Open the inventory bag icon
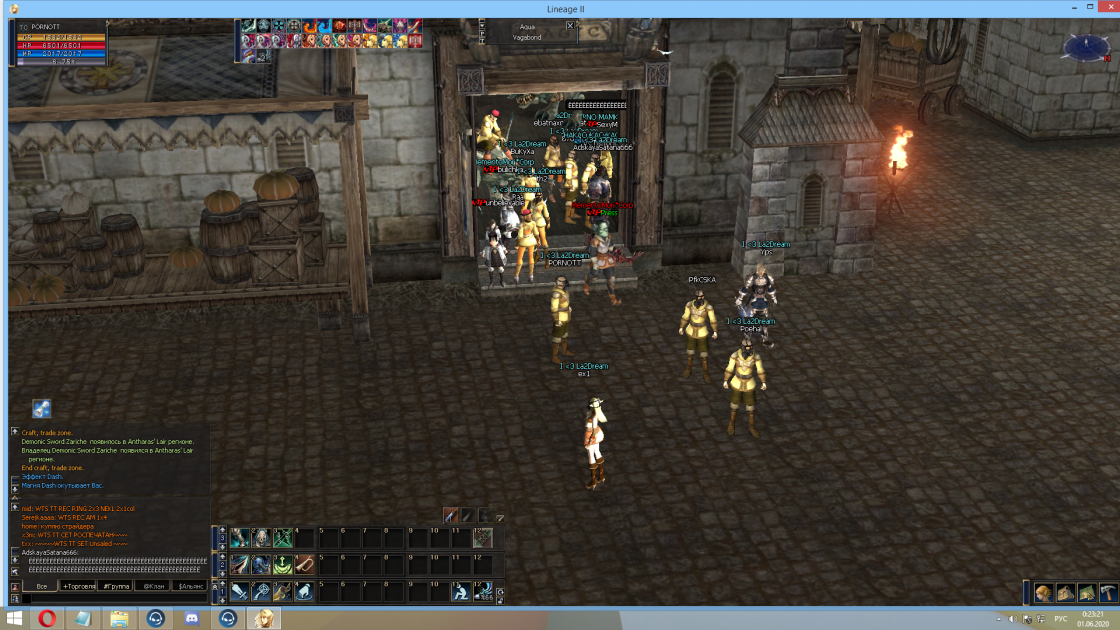1120x630 pixels. click(x=1065, y=592)
